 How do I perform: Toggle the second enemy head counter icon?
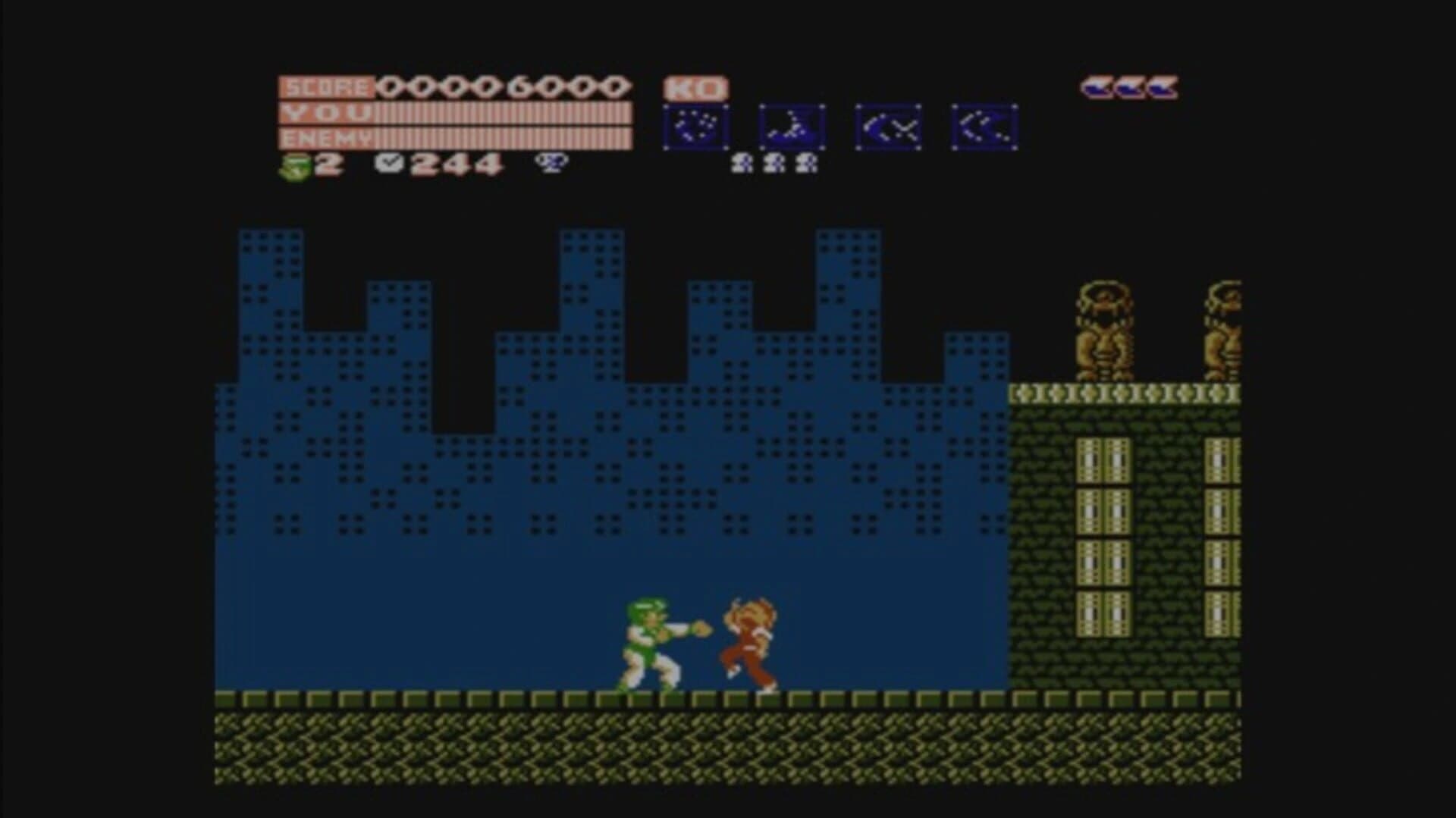click(x=772, y=163)
